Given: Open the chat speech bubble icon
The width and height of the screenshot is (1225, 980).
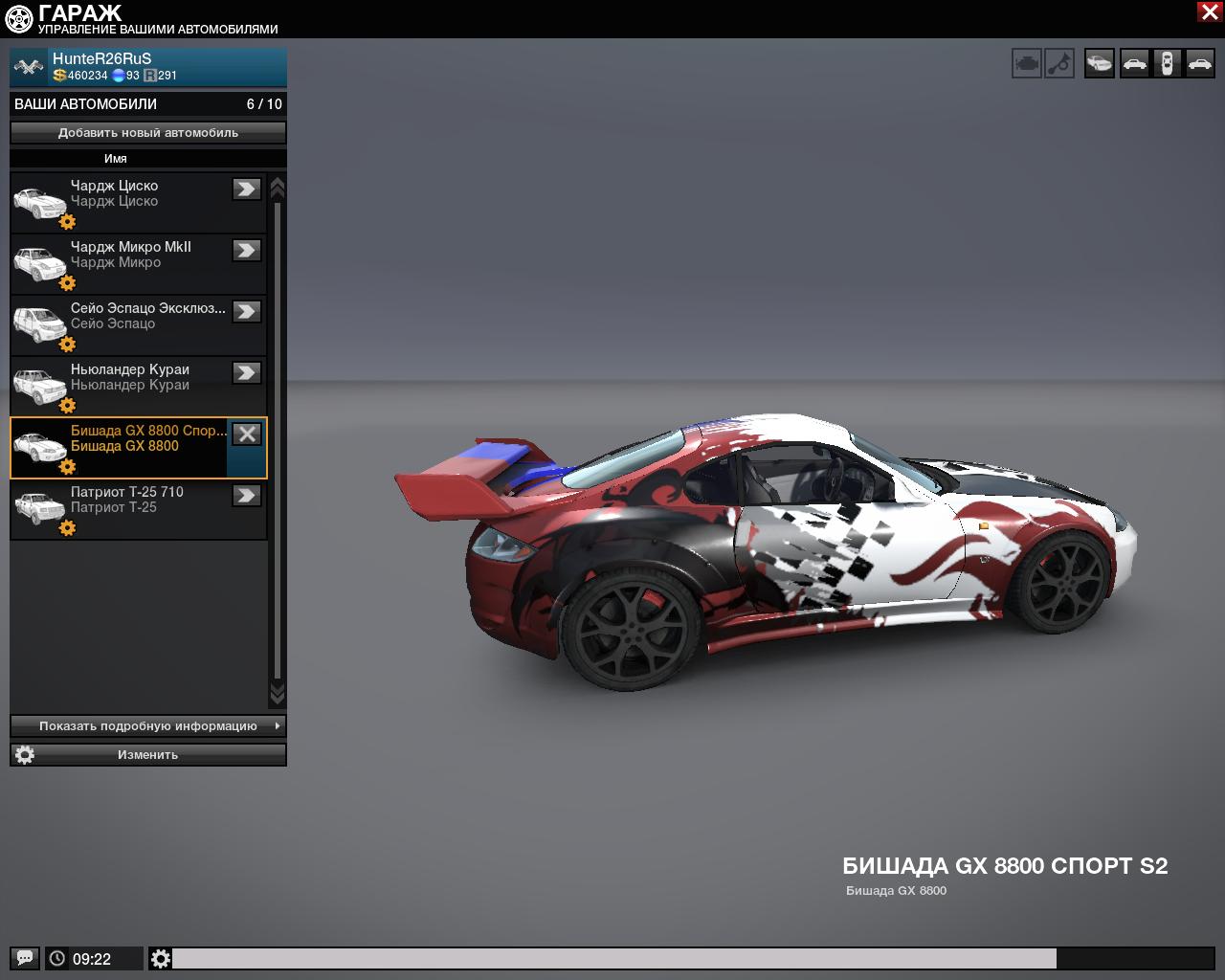Looking at the screenshot, I should tap(25, 958).
